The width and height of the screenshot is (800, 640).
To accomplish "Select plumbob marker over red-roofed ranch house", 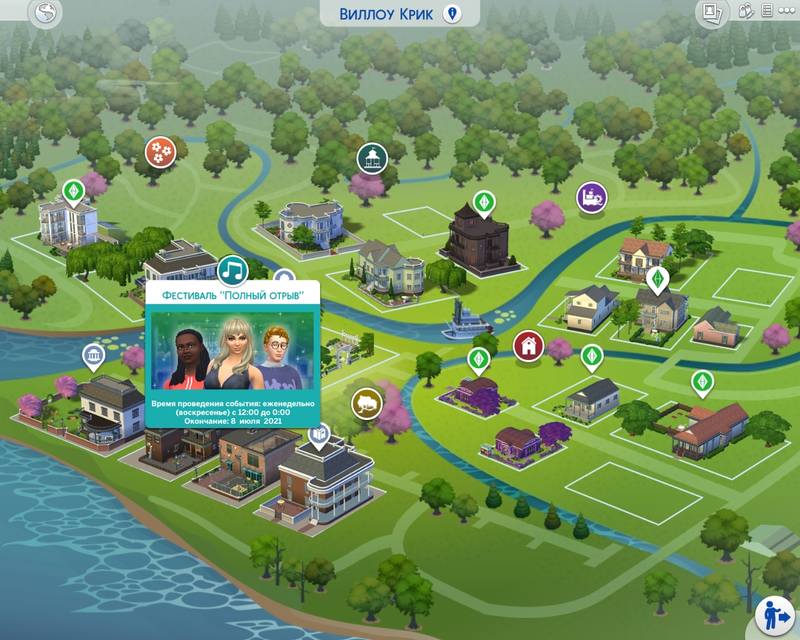I will click(701, 381).
